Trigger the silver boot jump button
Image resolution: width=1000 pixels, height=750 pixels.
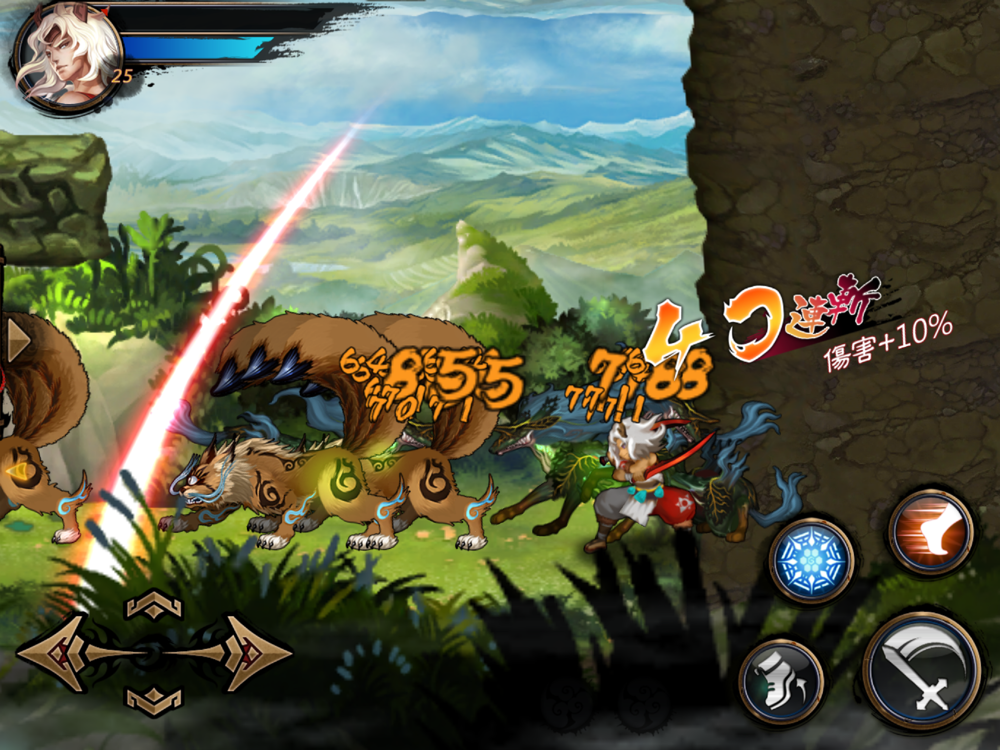(x=782, y=682)
